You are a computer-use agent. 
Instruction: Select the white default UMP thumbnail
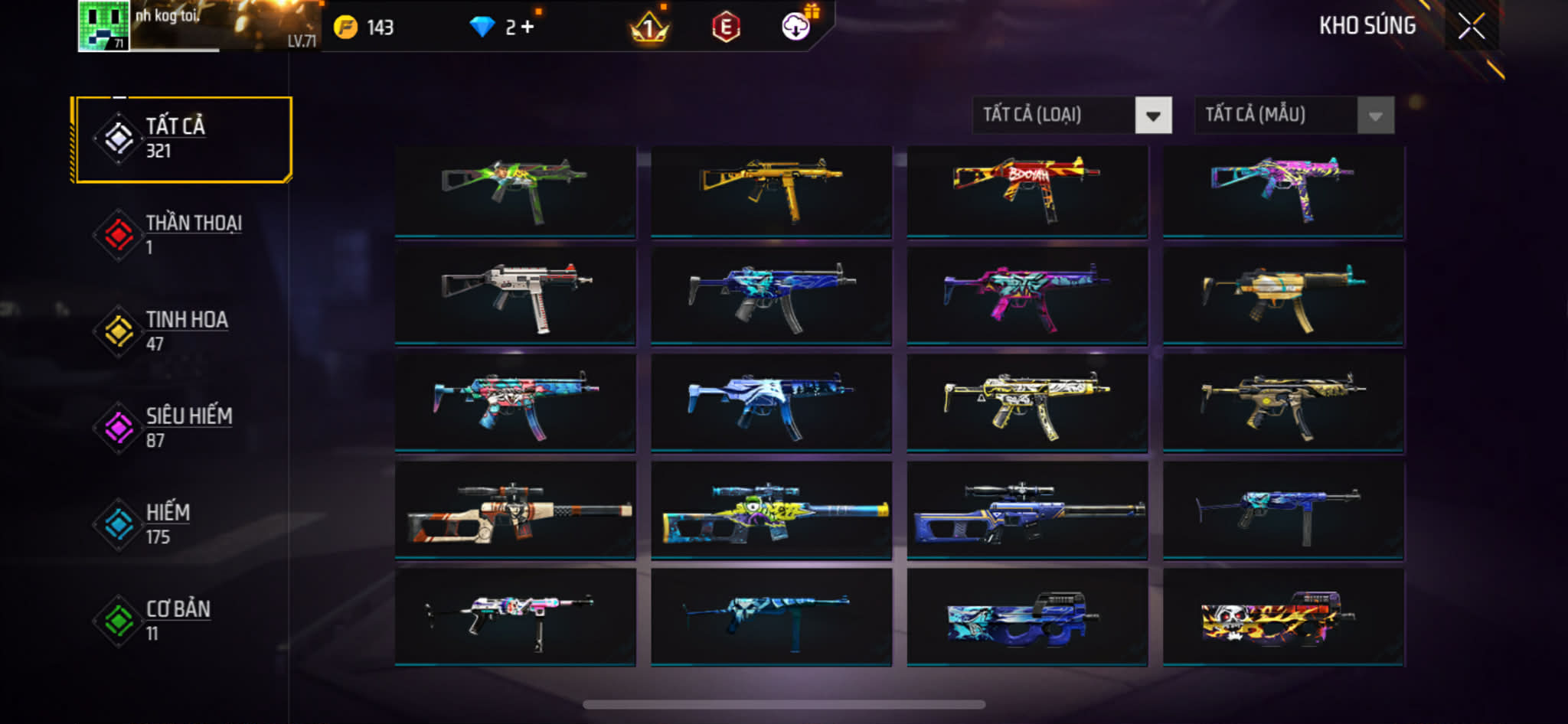click(x=515, y=296)
